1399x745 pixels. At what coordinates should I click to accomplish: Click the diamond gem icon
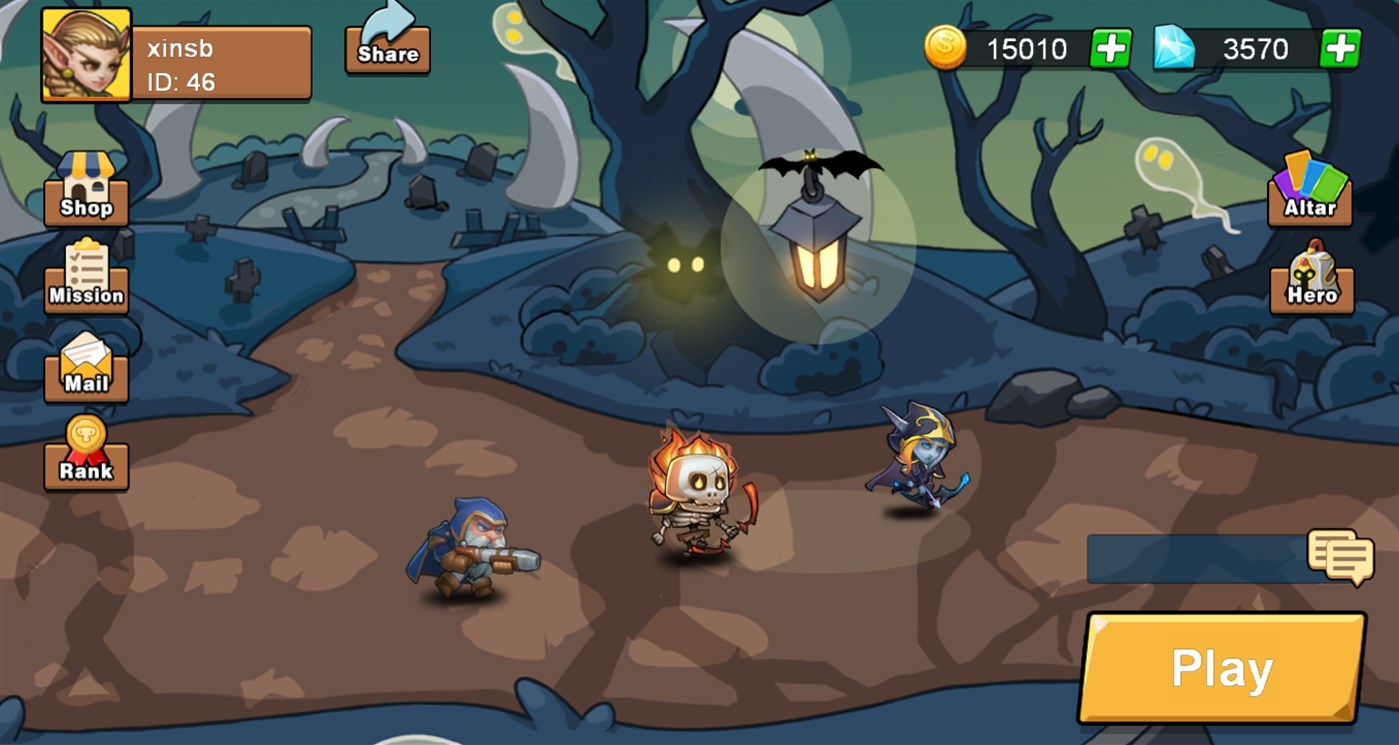[1176, 46]
